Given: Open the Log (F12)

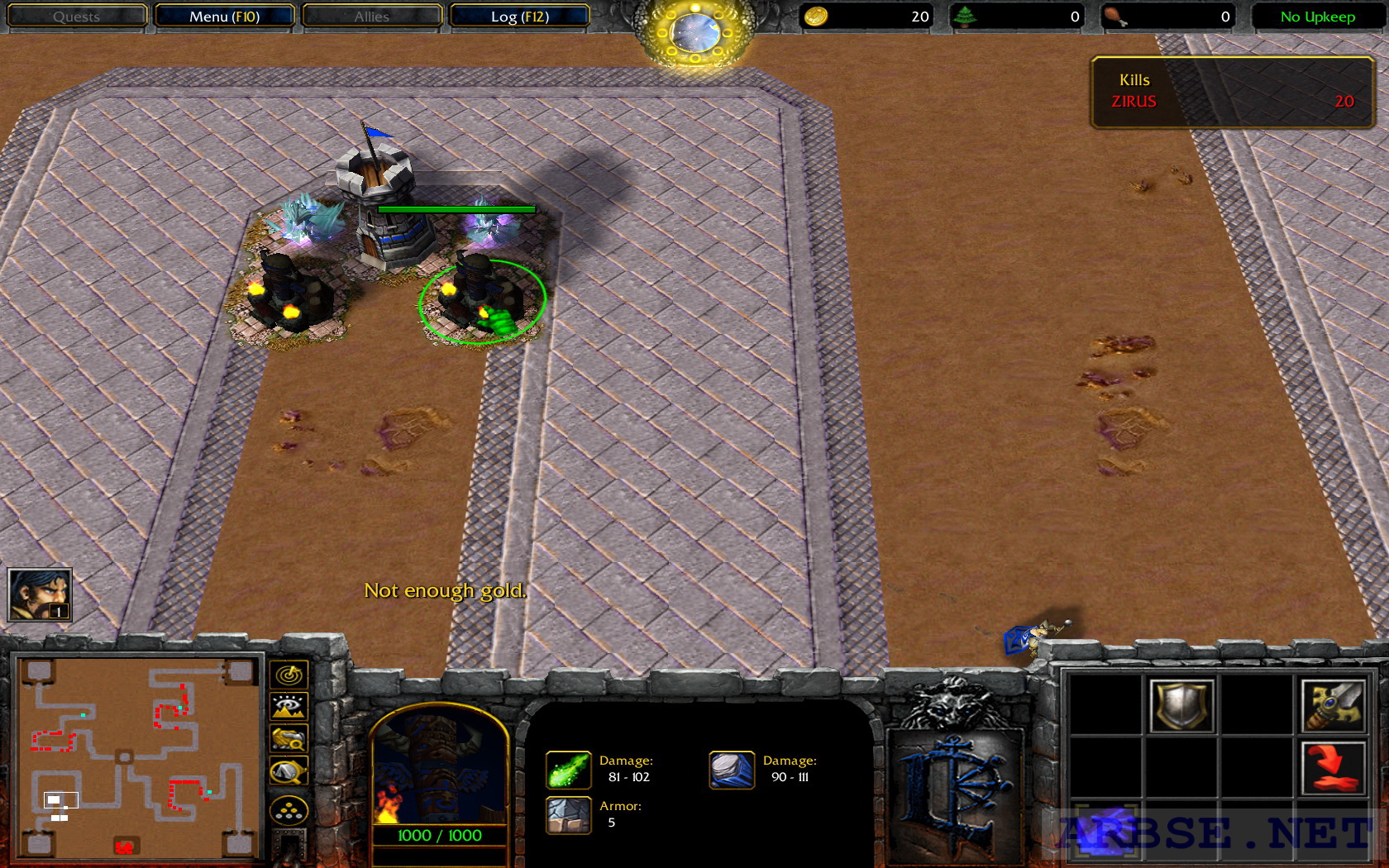Looking at the screenshot, I should [519, 16].
